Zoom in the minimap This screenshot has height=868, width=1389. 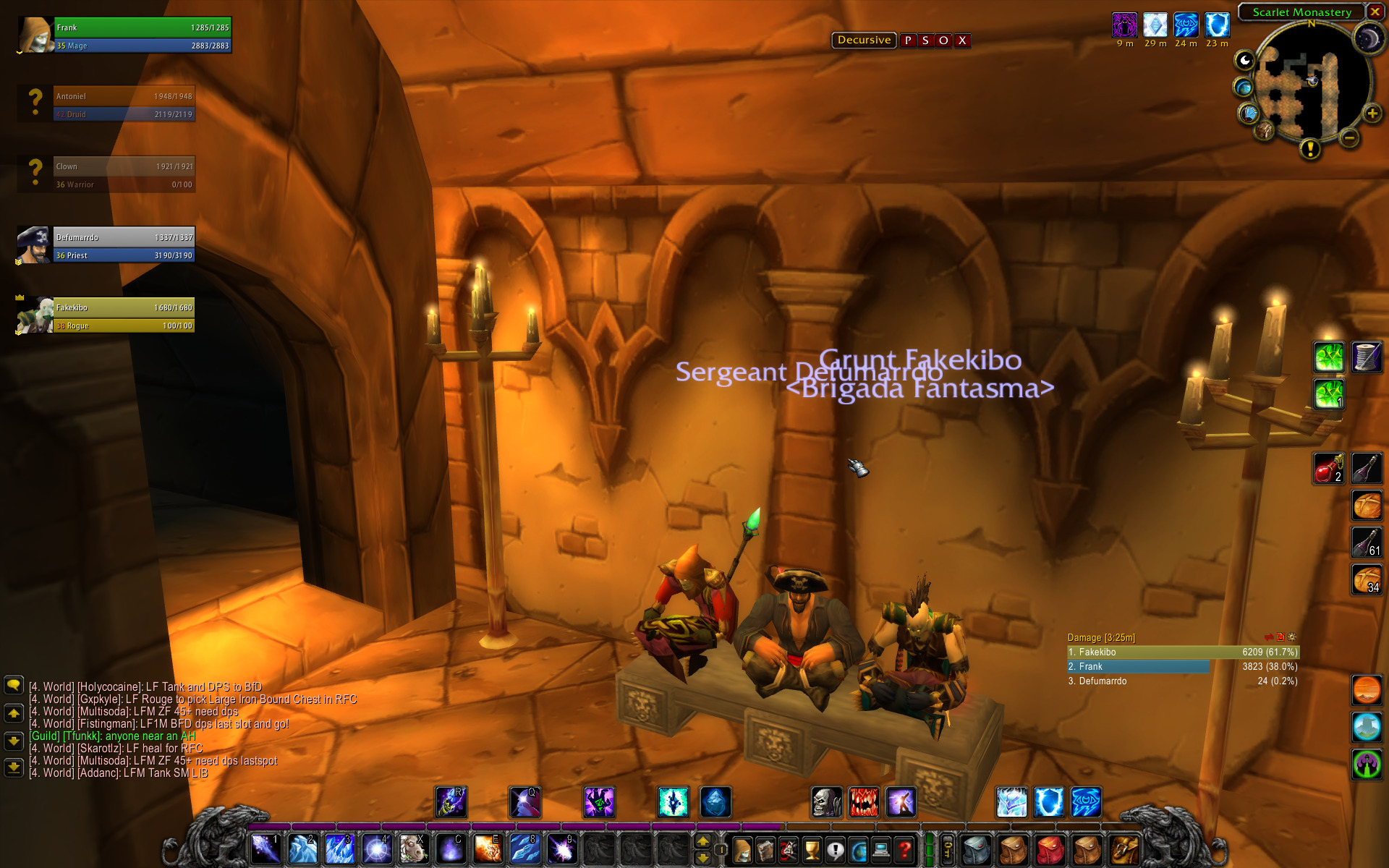(x=1372, y=114)
